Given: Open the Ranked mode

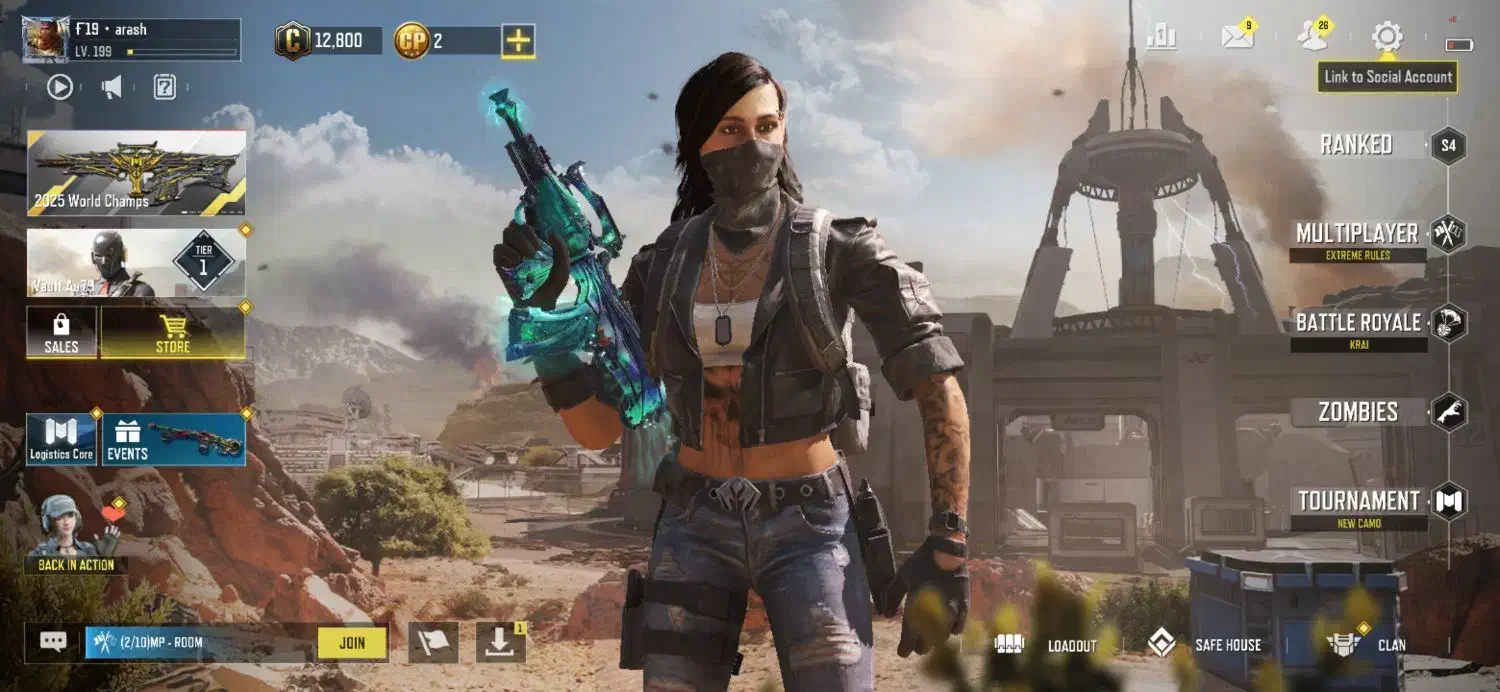Looking at the screenshot, I should click(x=1357, y=145).
